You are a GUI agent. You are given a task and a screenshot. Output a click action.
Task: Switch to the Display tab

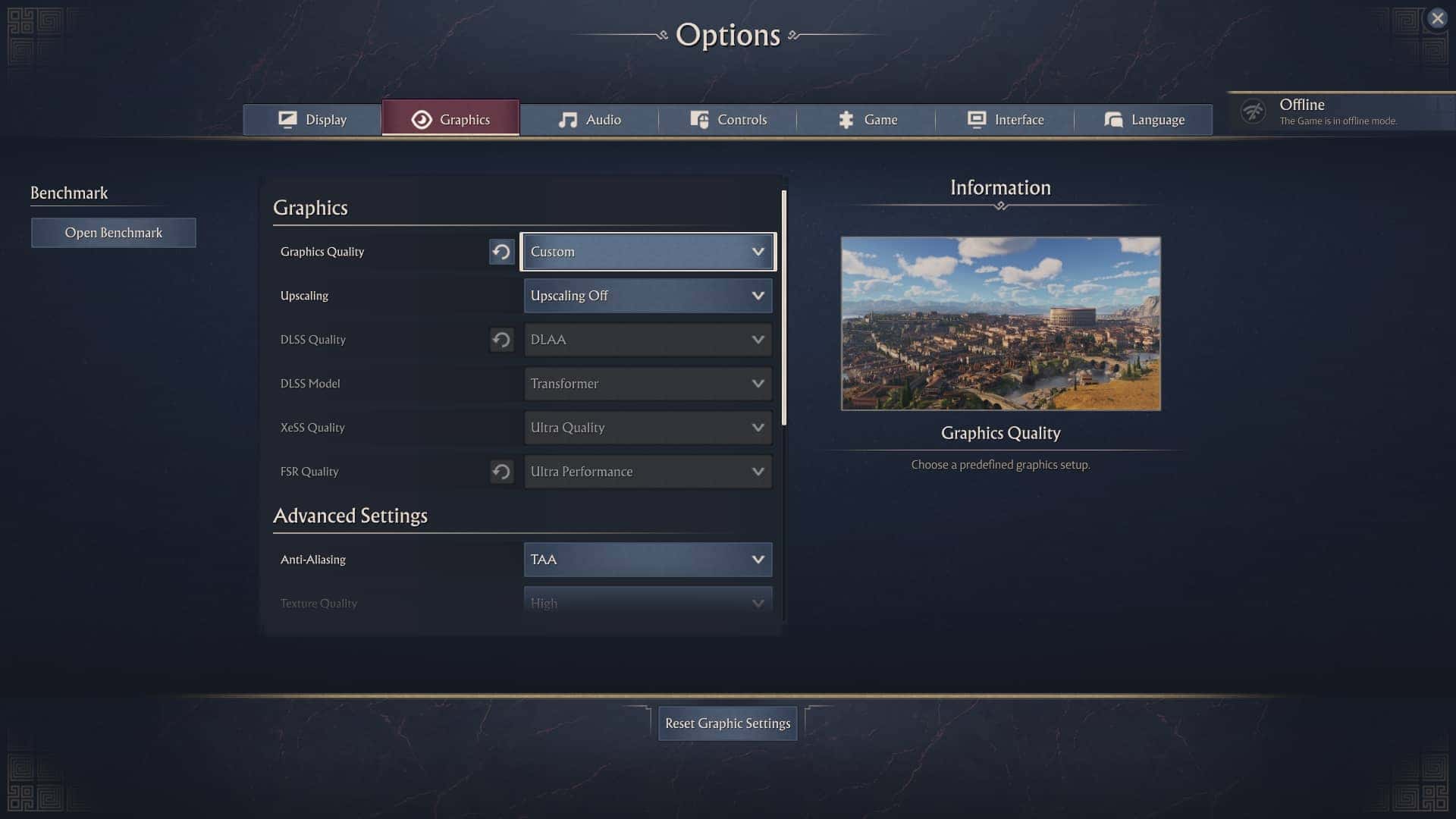[x=312, y=120]
